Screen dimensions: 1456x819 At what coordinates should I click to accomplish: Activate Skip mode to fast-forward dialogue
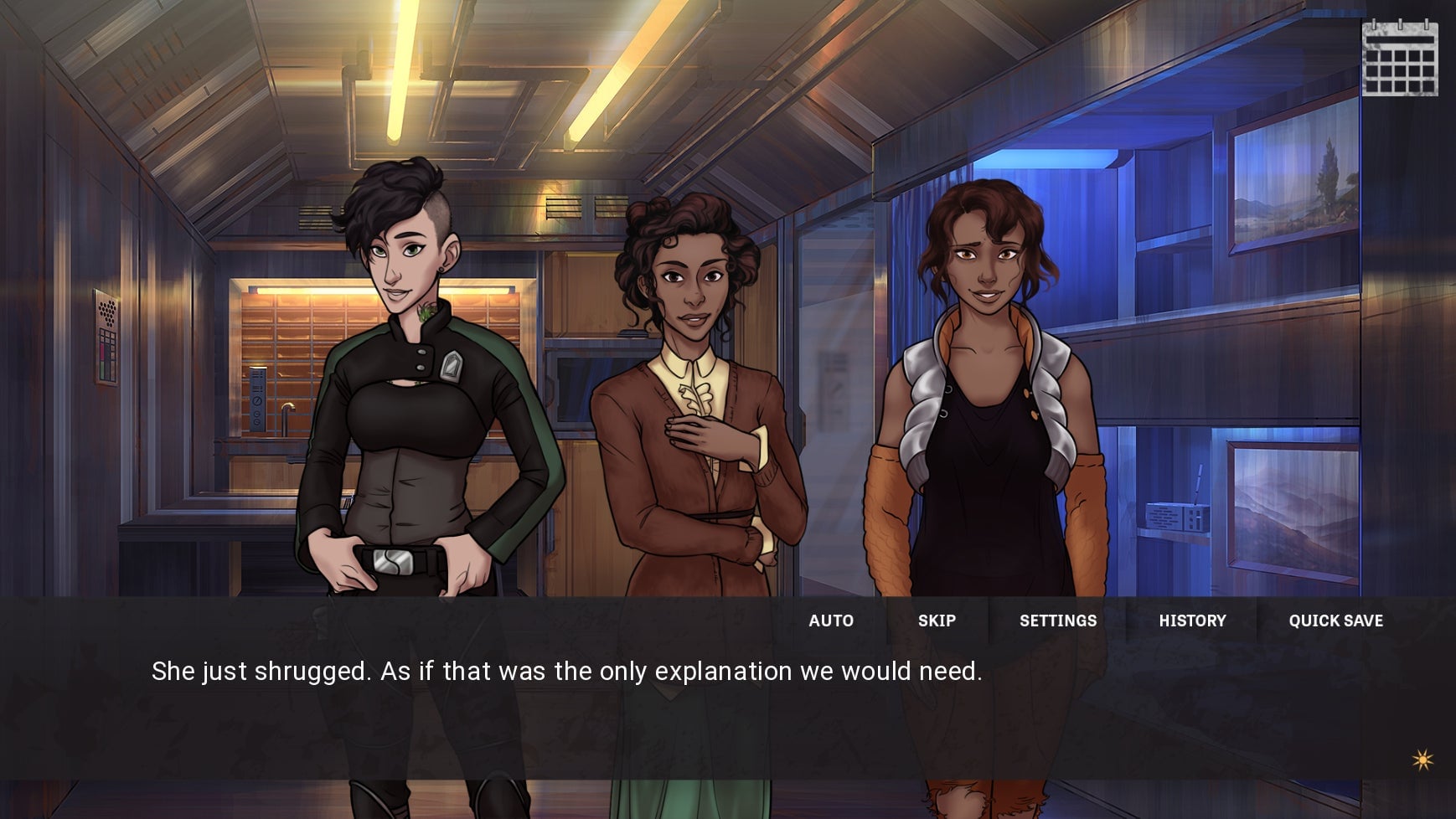(x=937, y=621)
